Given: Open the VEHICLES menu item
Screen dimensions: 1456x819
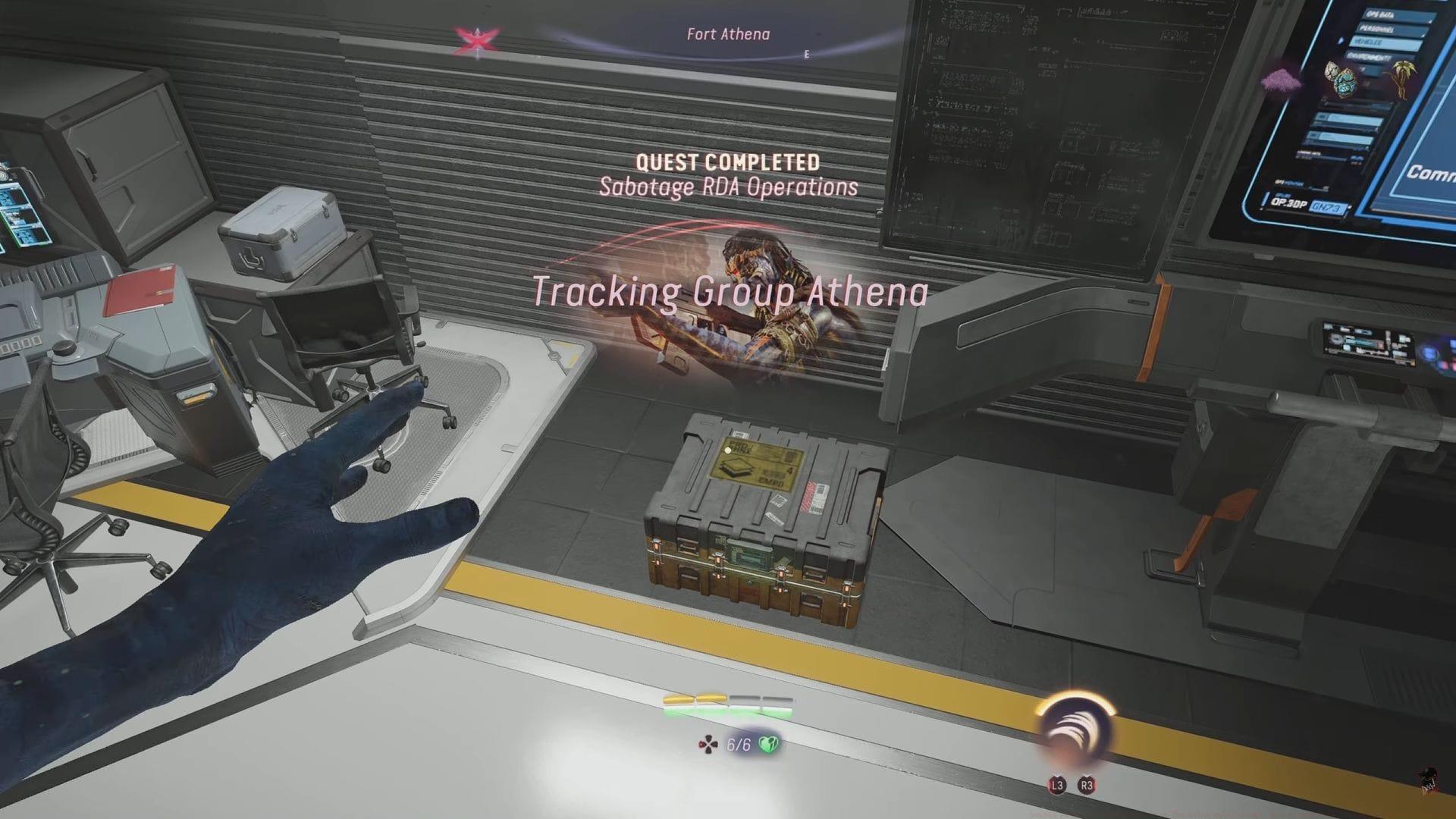Looking at the screenshot, I should coord(1370,41).
